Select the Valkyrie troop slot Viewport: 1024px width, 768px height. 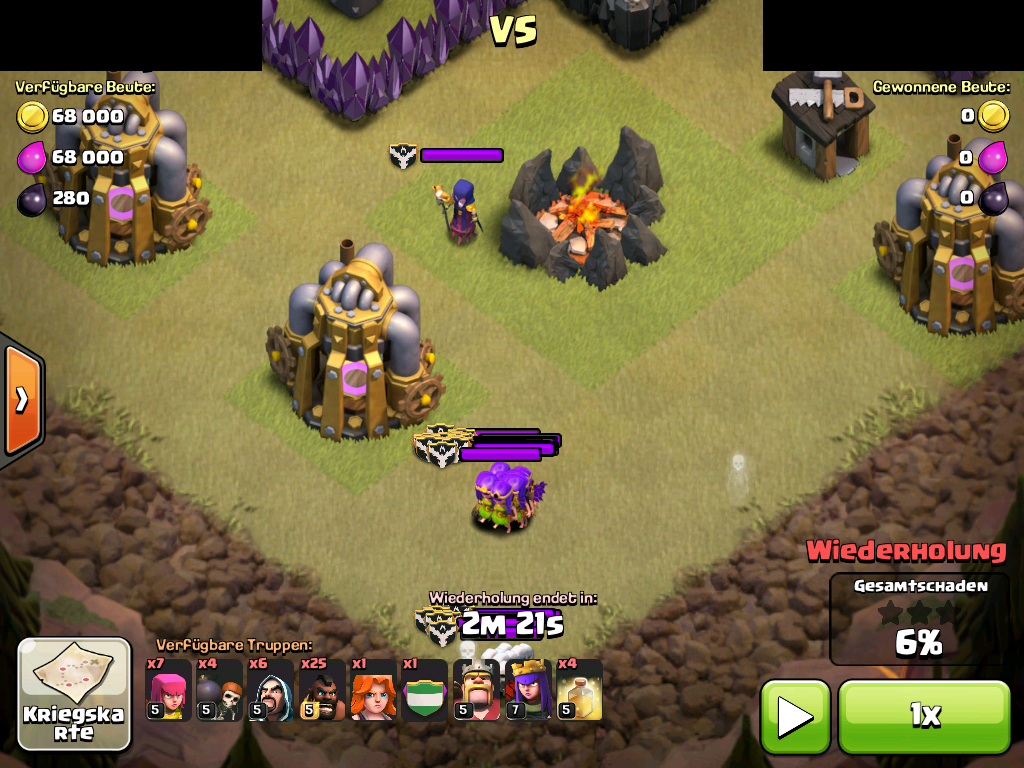[x=373, y=690]
